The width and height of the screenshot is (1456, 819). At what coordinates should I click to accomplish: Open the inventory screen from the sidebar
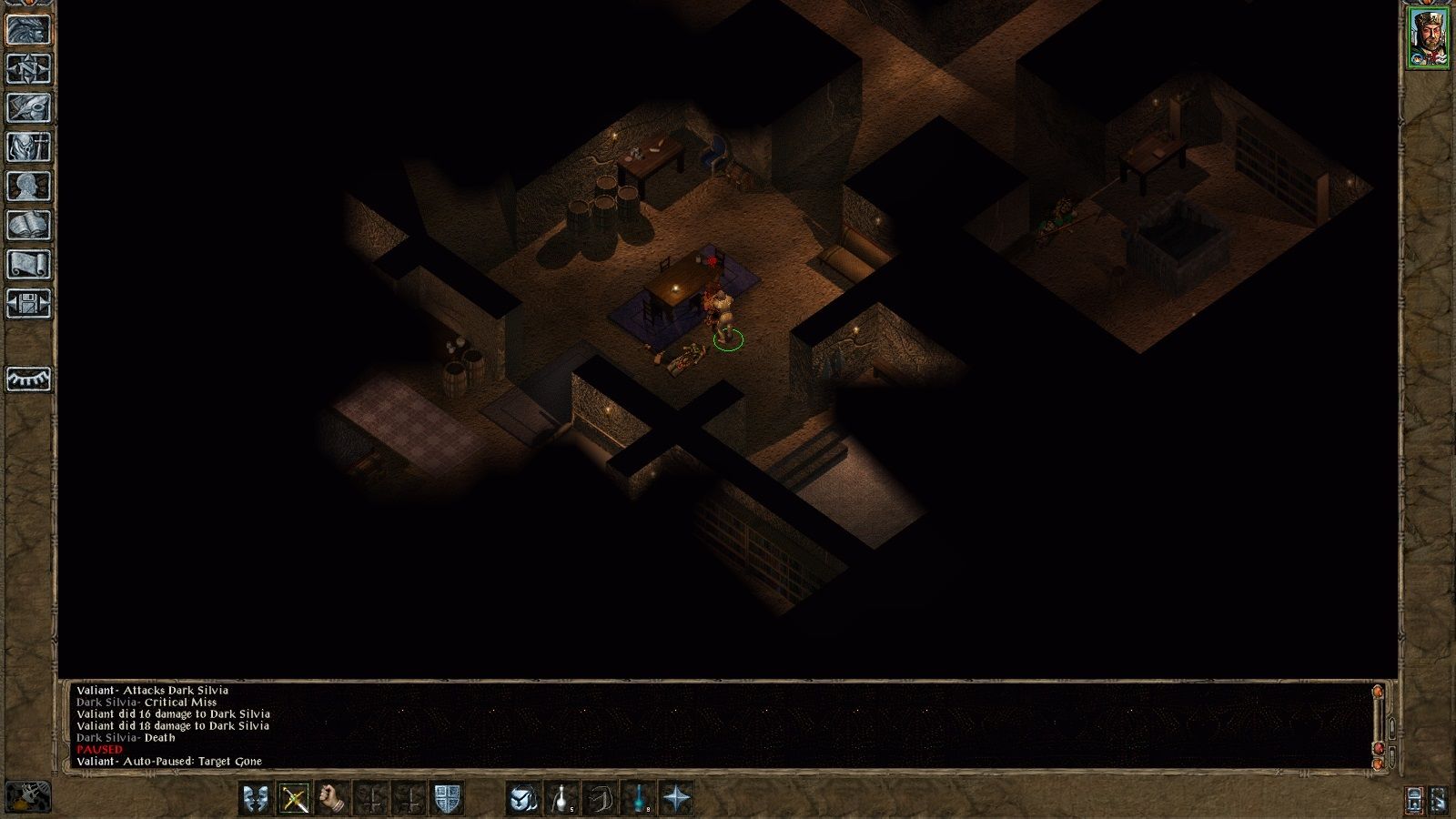click(x=28, y=147)
